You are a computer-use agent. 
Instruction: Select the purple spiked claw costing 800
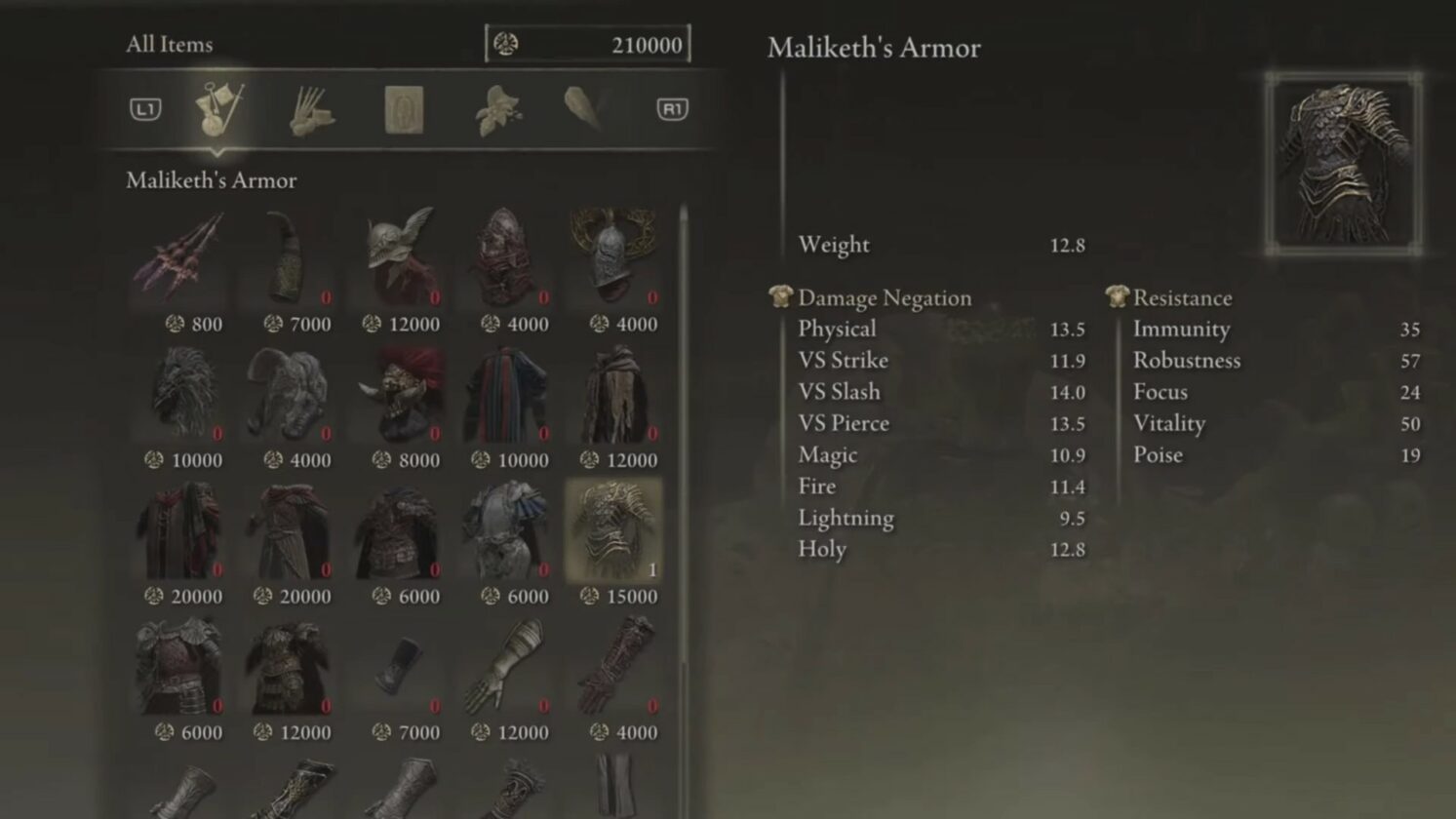179,257
